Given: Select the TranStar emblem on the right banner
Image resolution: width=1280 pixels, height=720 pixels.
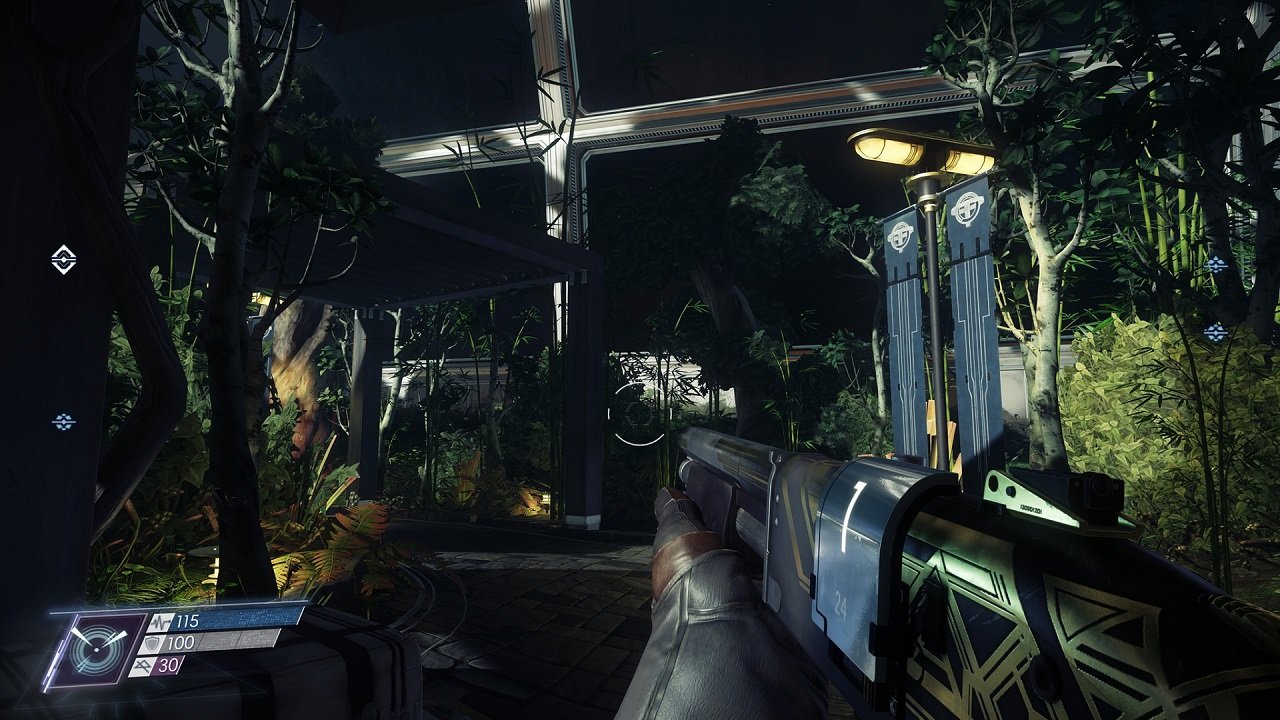Looking at the screenshot, I should click(x=969, y=209).
